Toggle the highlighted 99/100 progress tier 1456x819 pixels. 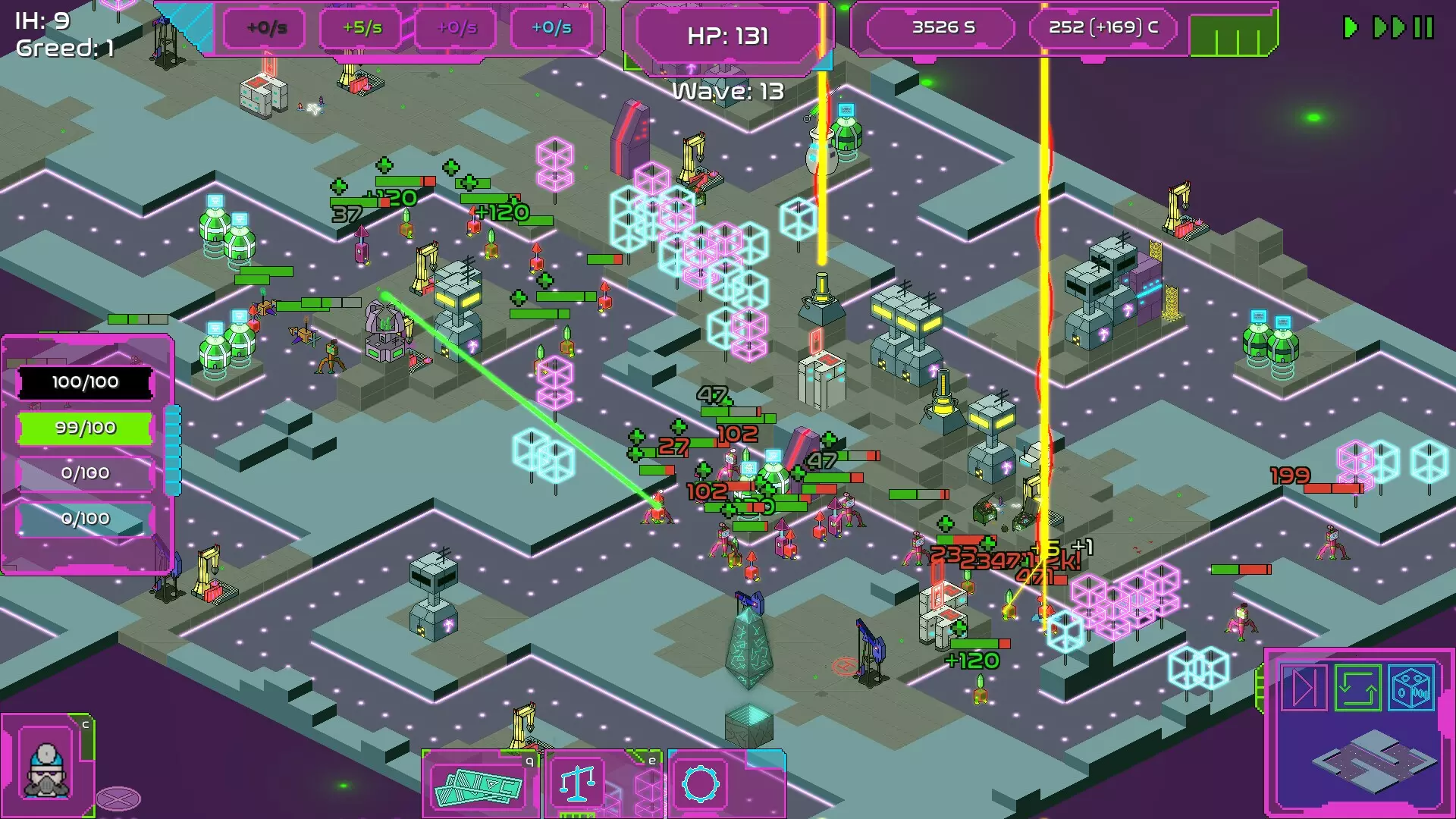coord(86,427)
